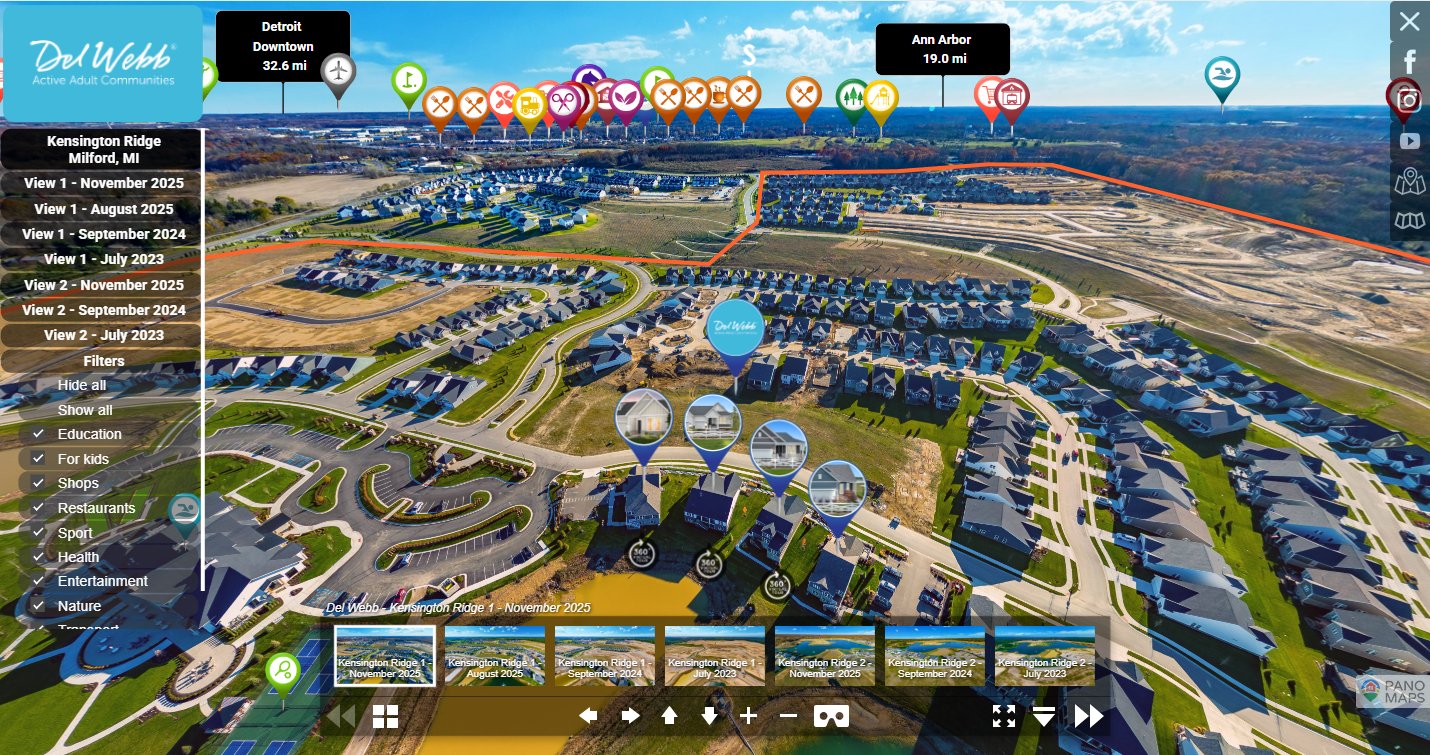
Task: Zoom out with the minus button
Action: pyautogui.click(x=788, y=716)
